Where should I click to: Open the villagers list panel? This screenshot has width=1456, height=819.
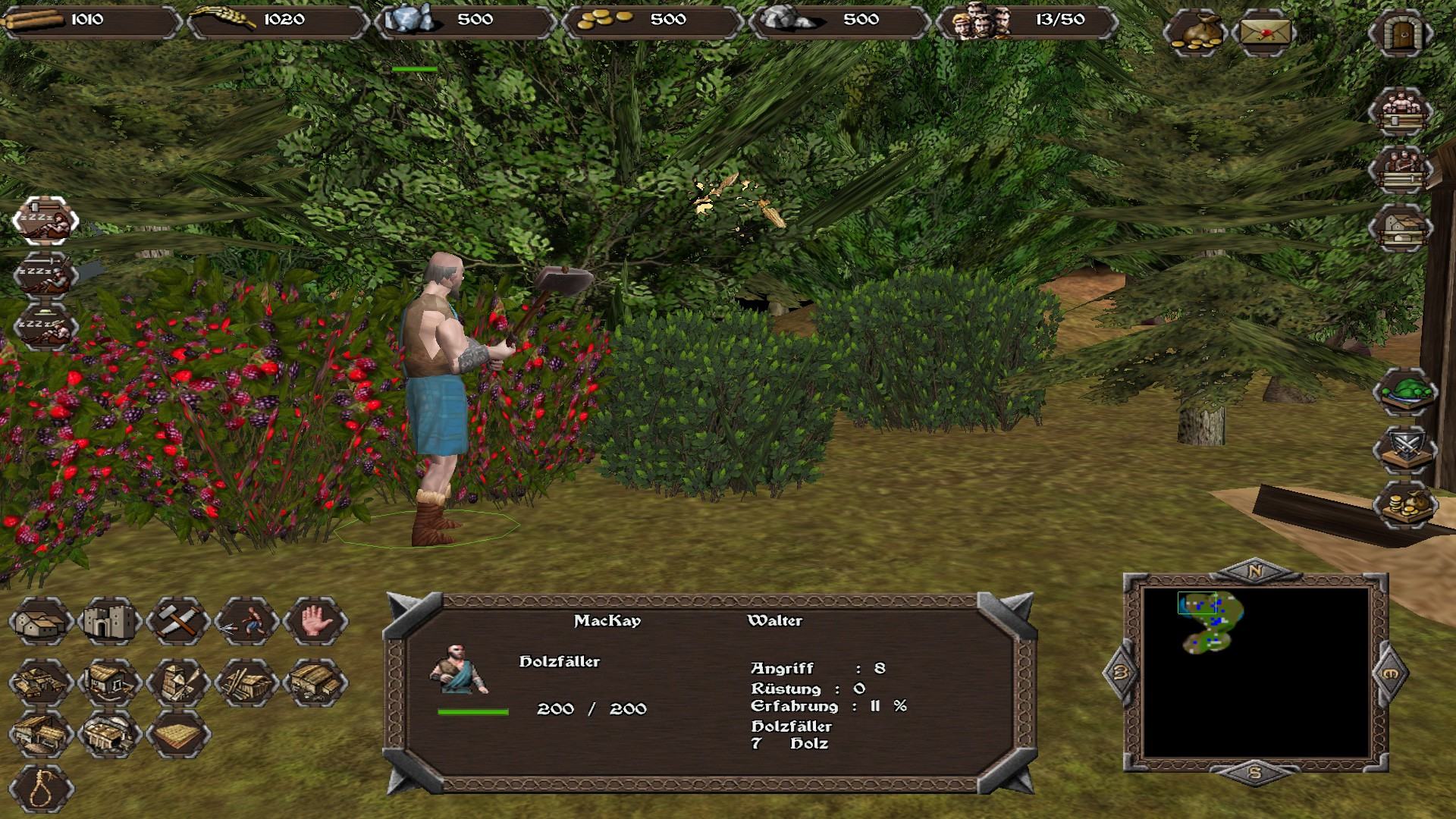pos(1400,112)
